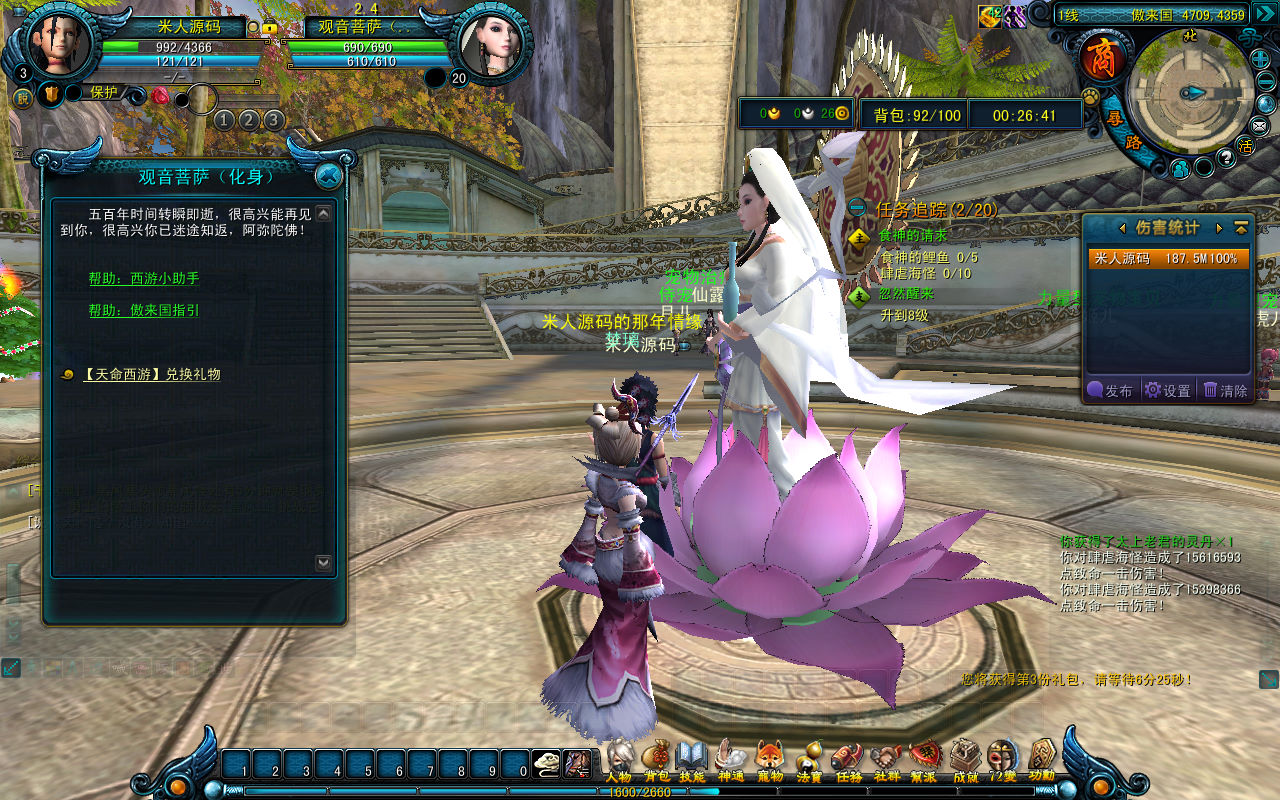Image resolution: width=1280 pixels, height=800 pixels.
Task: Select the 帮助：傲来国指引 dialogue option
Action: tap(144, 311)
